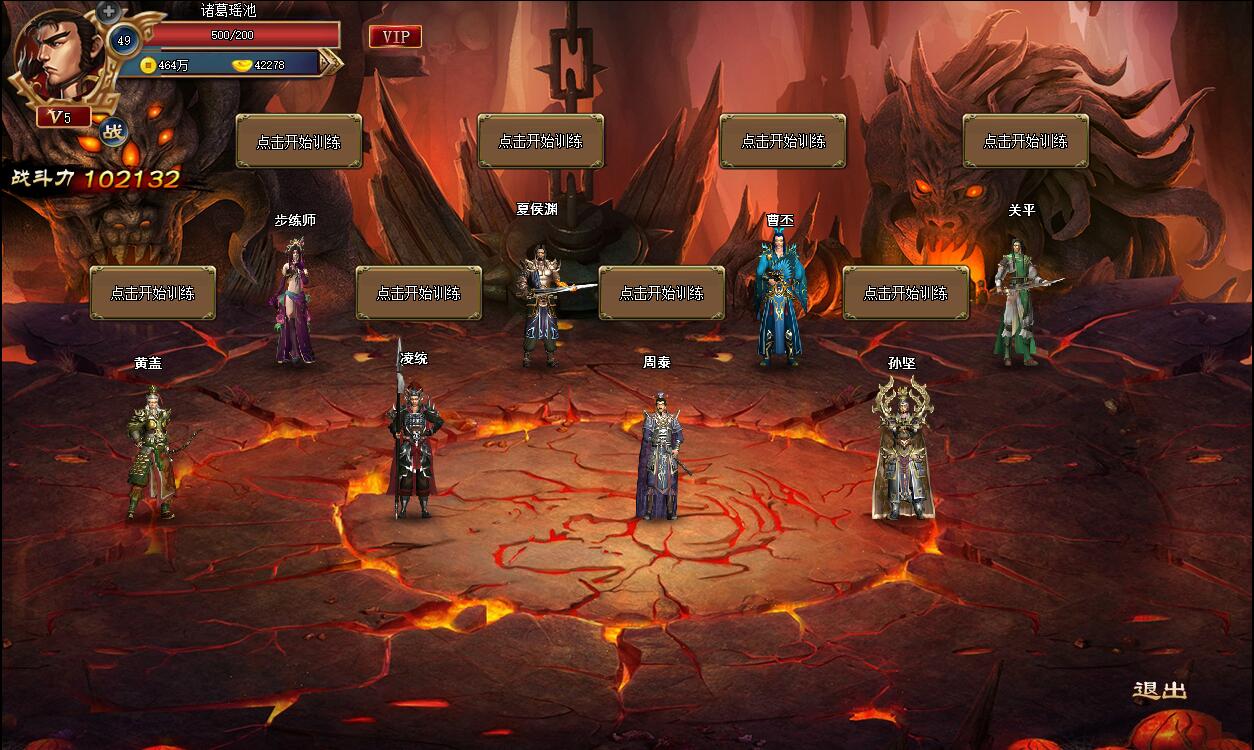This screenshot has height=750, width=1254.
Task: Begin training above 周泰
Action: point(662,293)
